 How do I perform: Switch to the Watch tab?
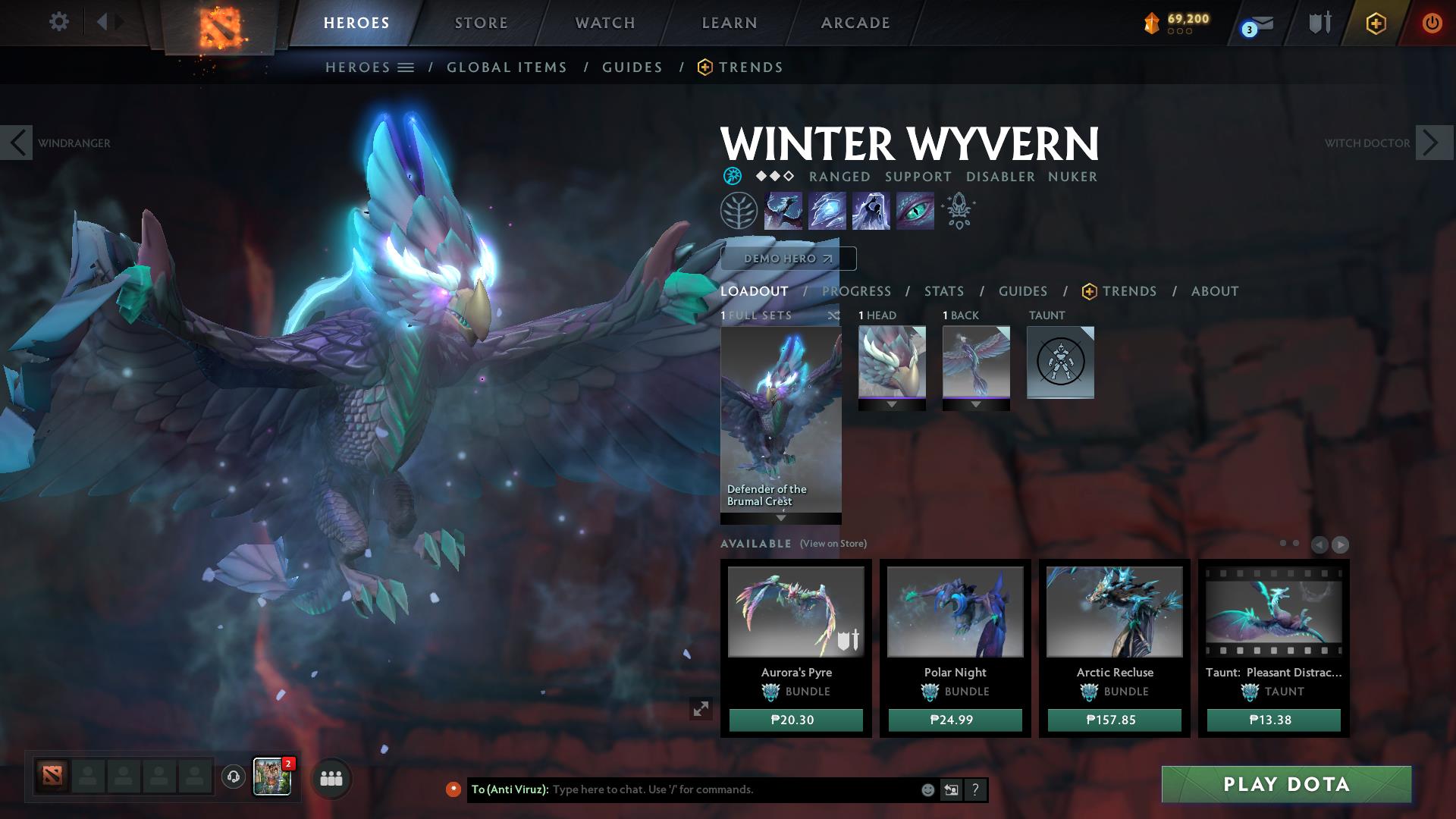pyautogui.click(x=605, y=23)
